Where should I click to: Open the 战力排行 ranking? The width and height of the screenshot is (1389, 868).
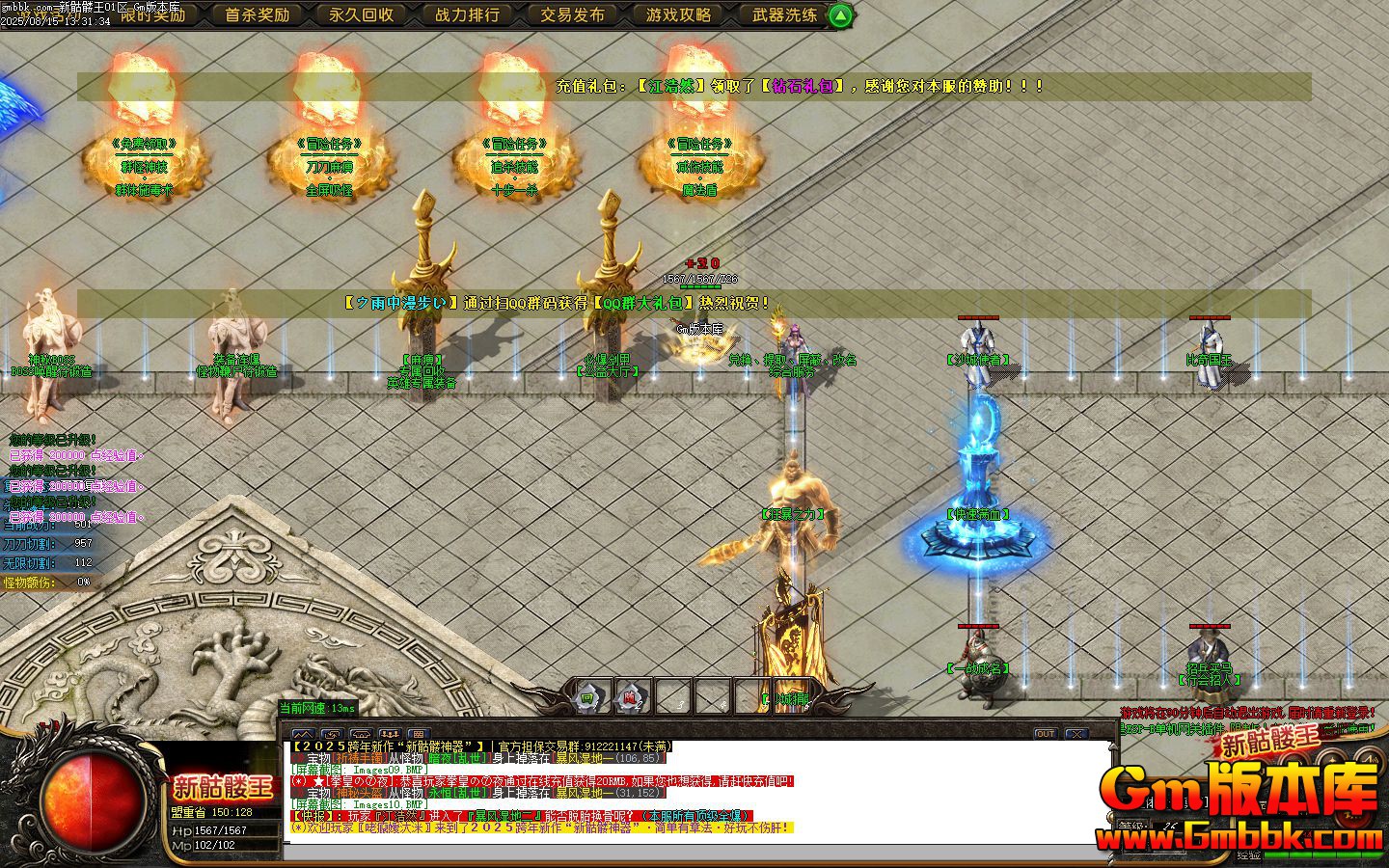467,14
